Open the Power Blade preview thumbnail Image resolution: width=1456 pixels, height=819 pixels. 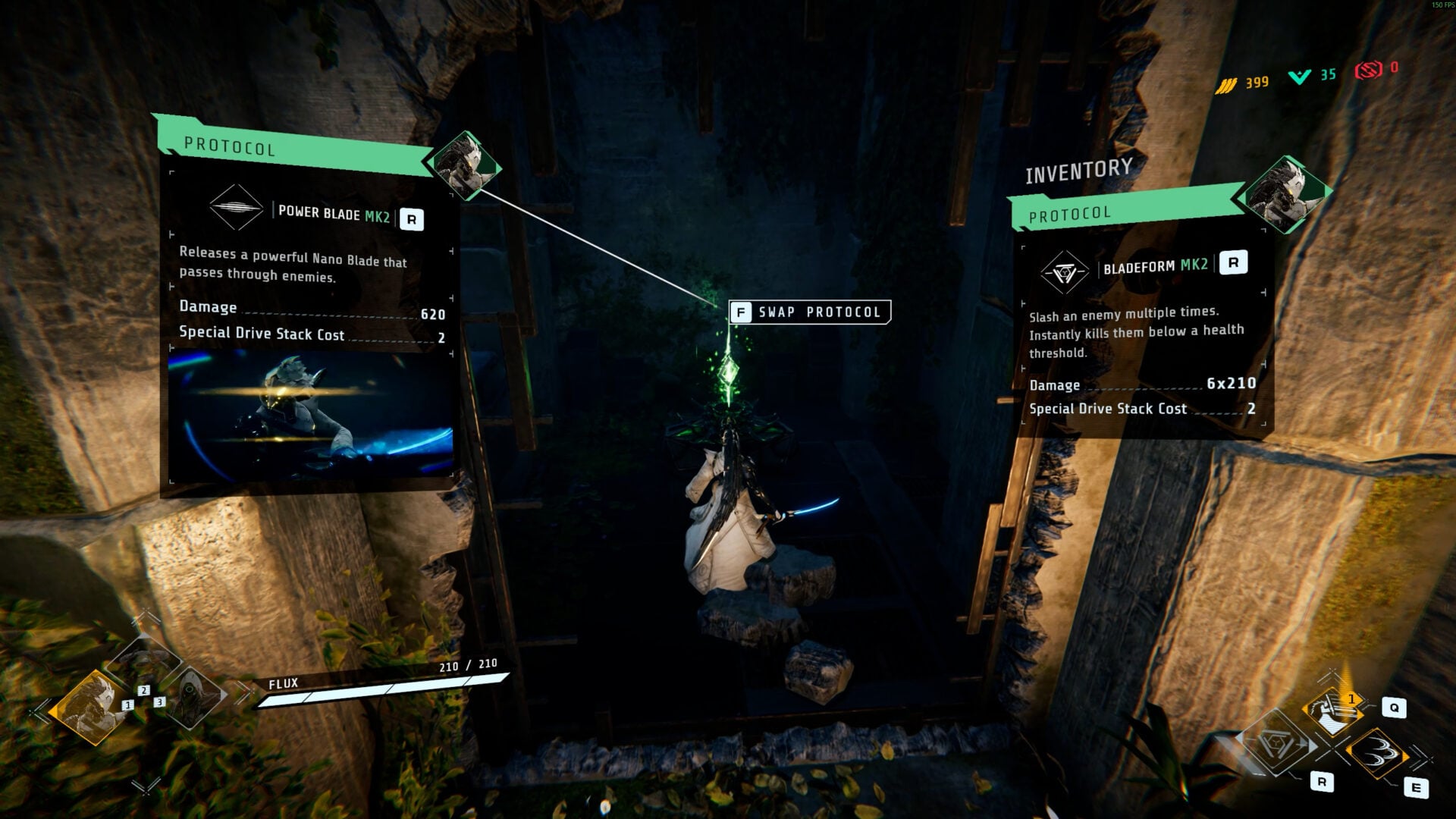310,413
